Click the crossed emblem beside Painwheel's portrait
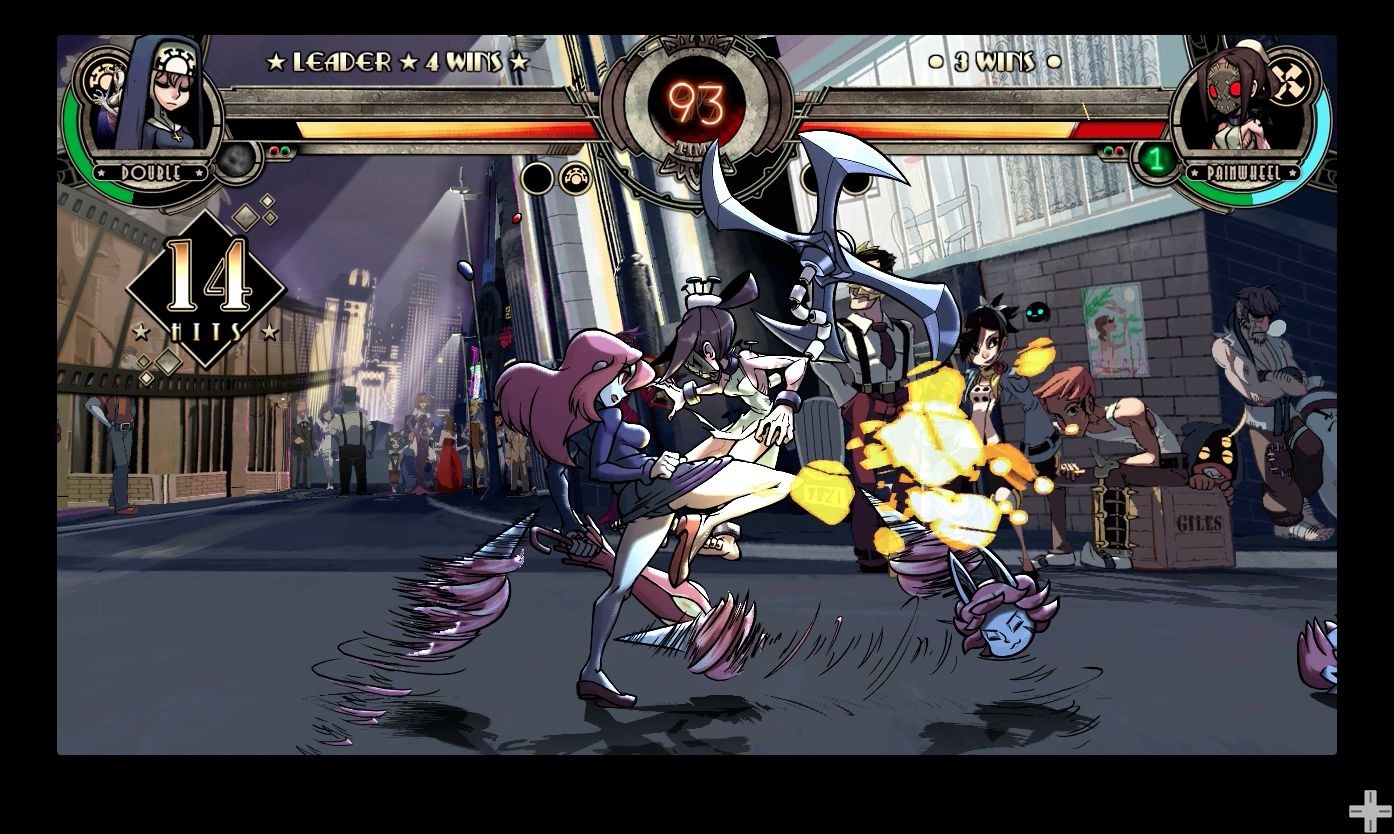 (x=1289, y=78)
